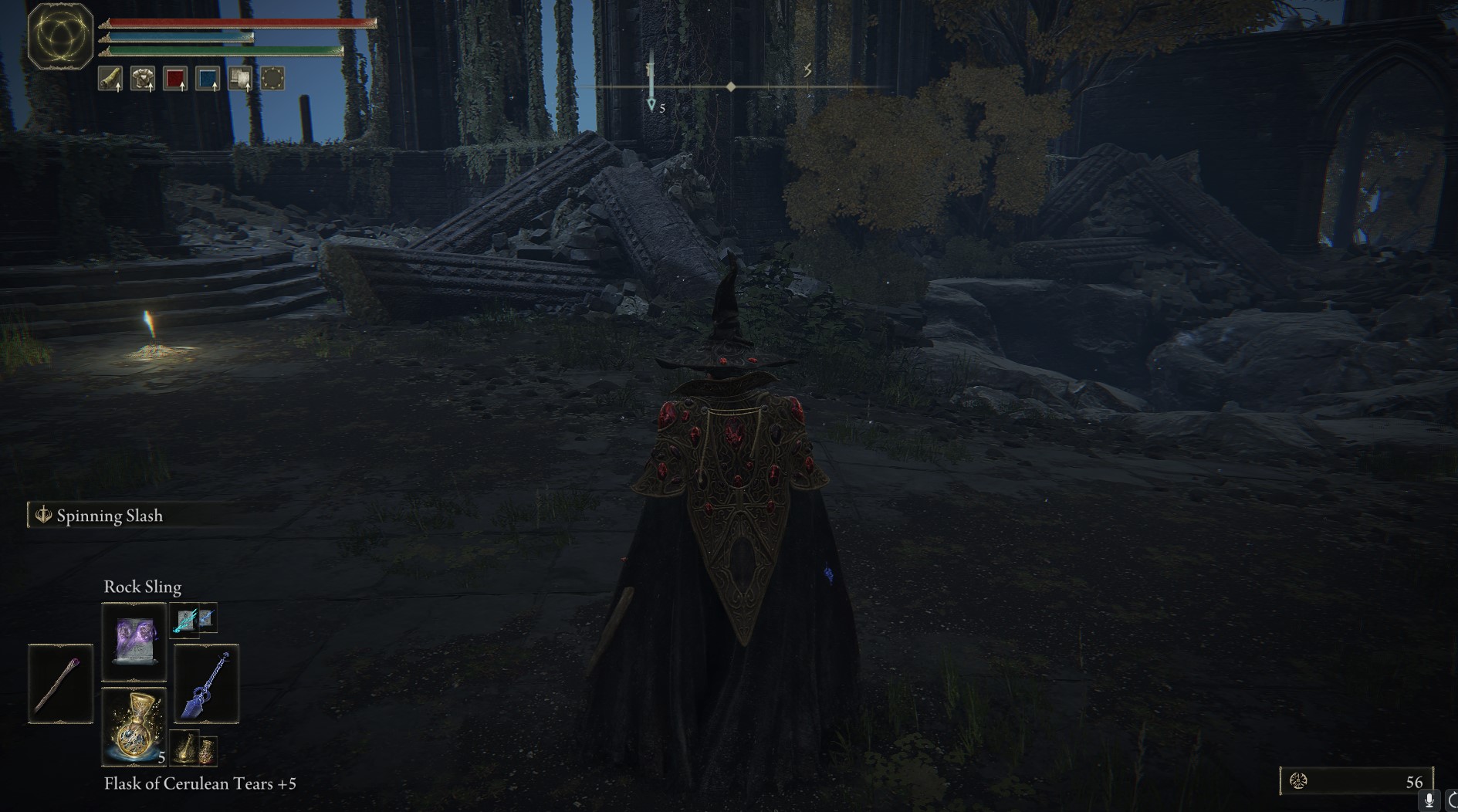This screenshot has height=812, width=1458.
Task: Click the dotted ring status icon
Action: [x=272, y=79]
